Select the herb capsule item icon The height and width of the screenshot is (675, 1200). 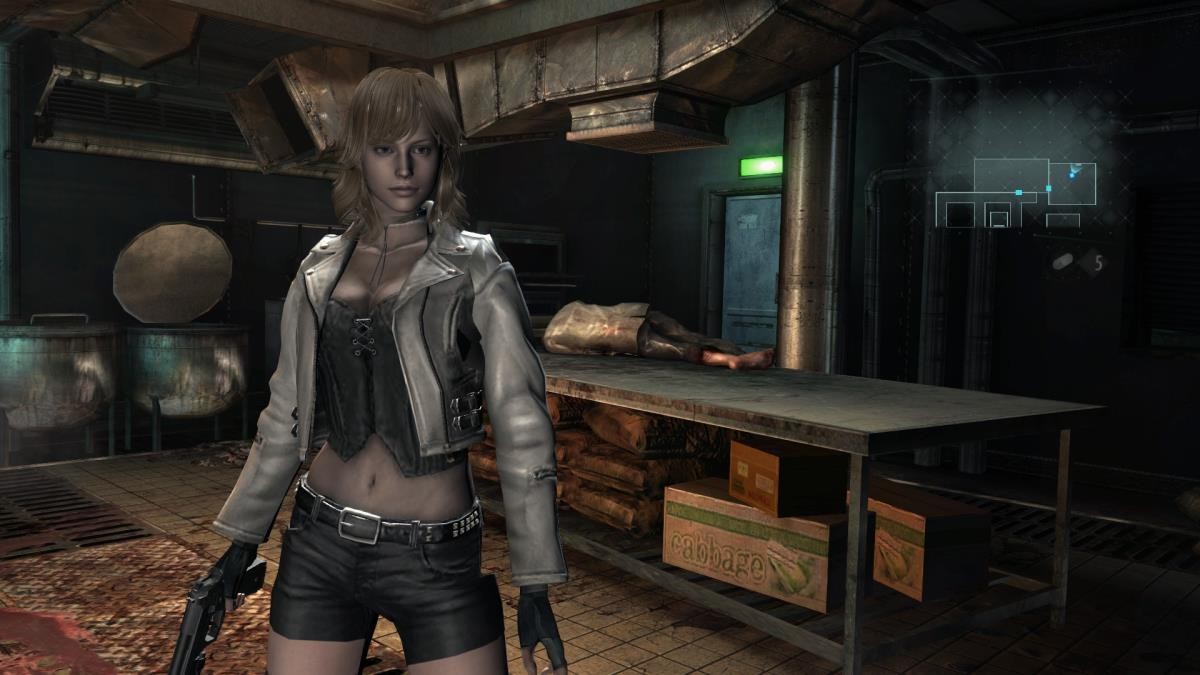[1064, 262]
